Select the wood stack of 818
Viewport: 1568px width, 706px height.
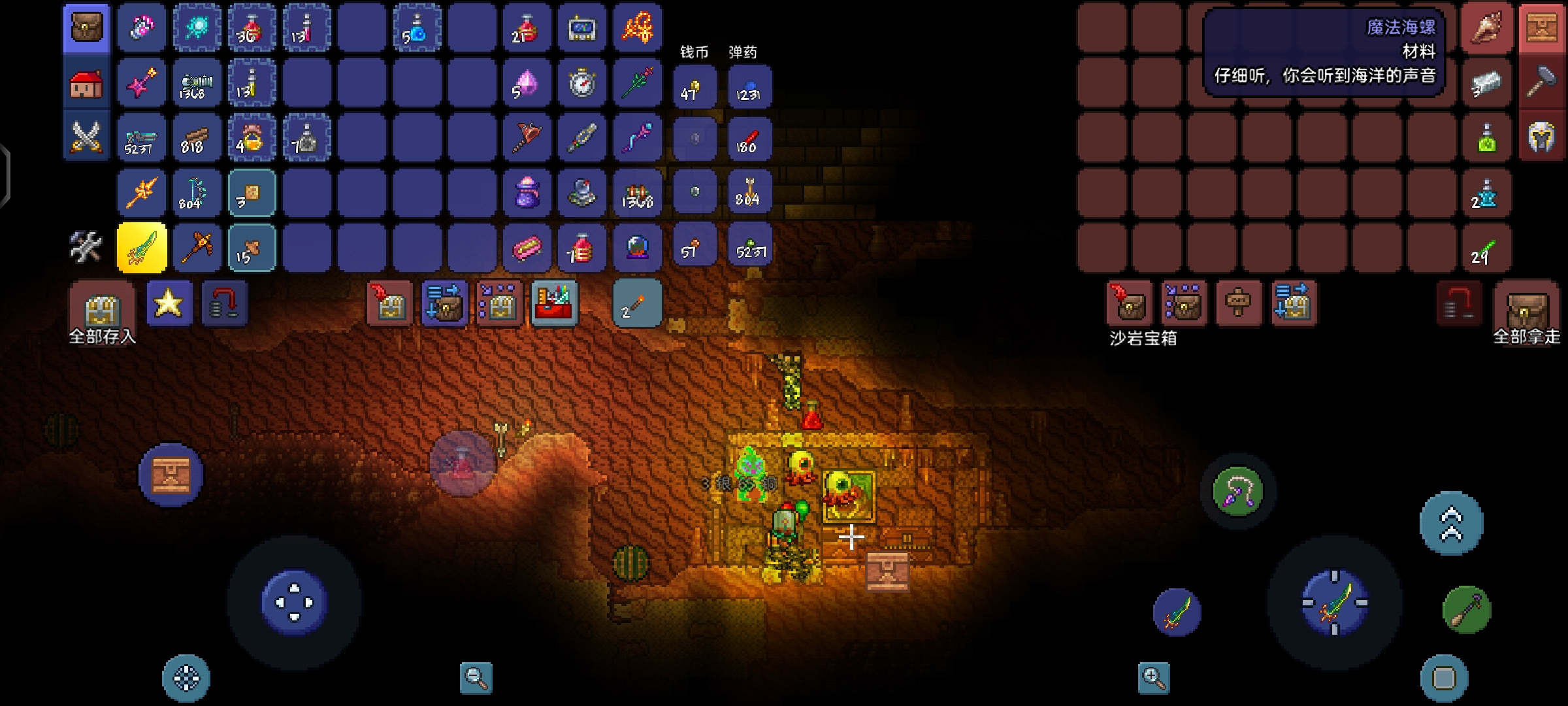[196, 138]
